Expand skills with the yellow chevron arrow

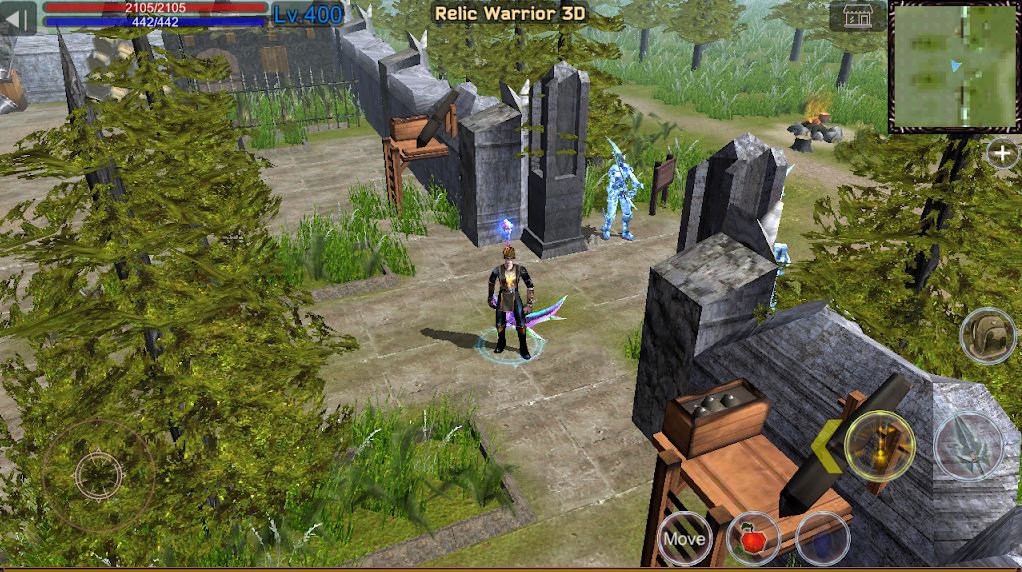pos(826,447)
